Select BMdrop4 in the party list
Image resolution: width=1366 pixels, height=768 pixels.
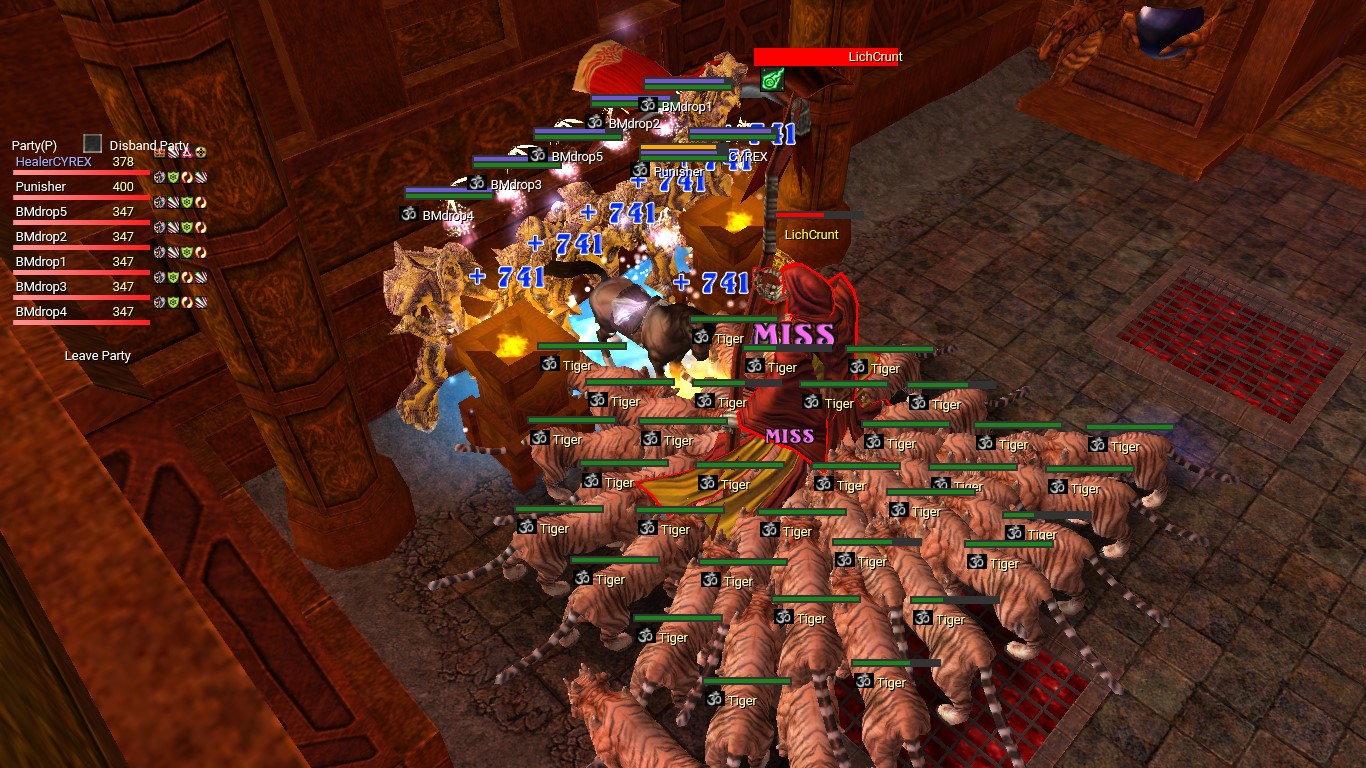[41, 312]
